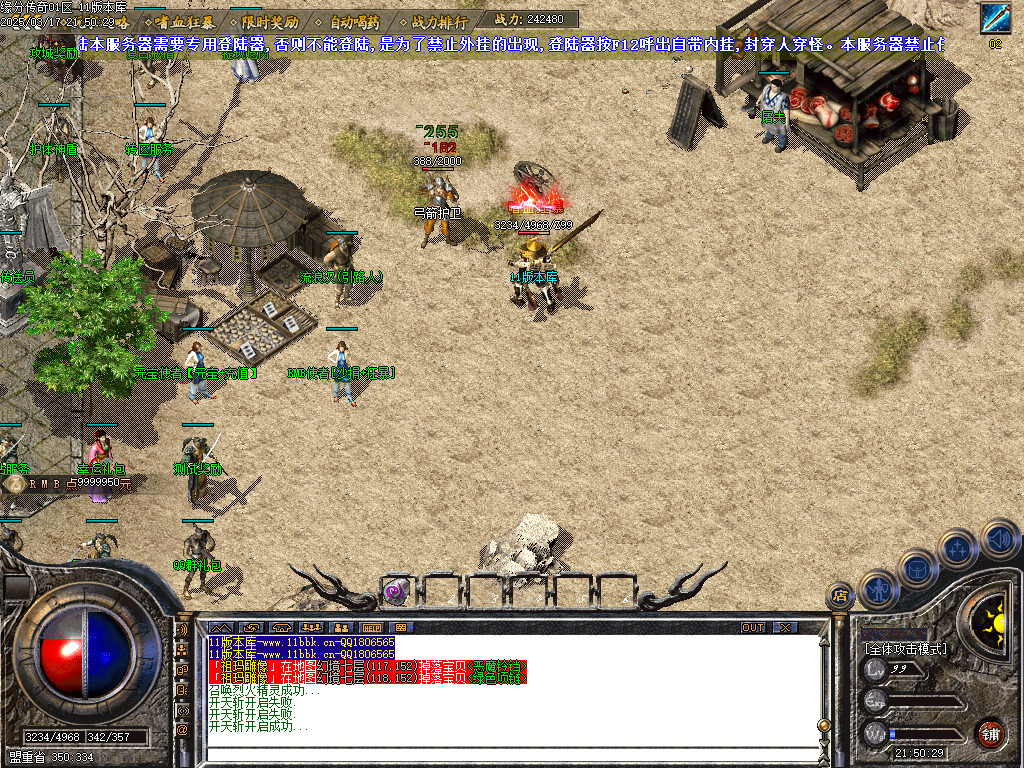Select the @ private chat channel icon
The width and height of the screenshot is (1024, 768).
183,730
